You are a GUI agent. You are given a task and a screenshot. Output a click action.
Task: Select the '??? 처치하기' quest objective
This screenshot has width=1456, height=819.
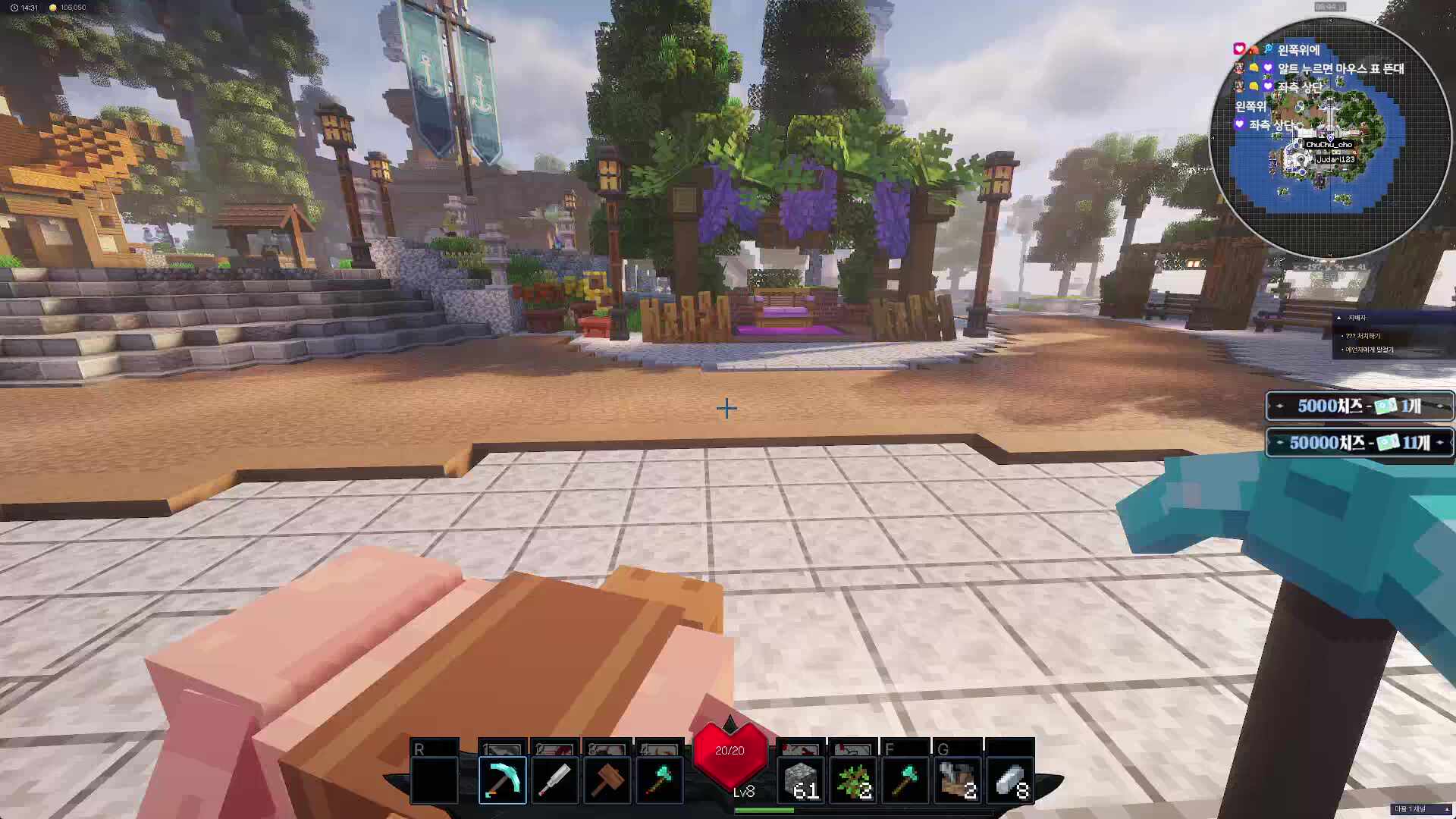click(x=1363, y=336)
